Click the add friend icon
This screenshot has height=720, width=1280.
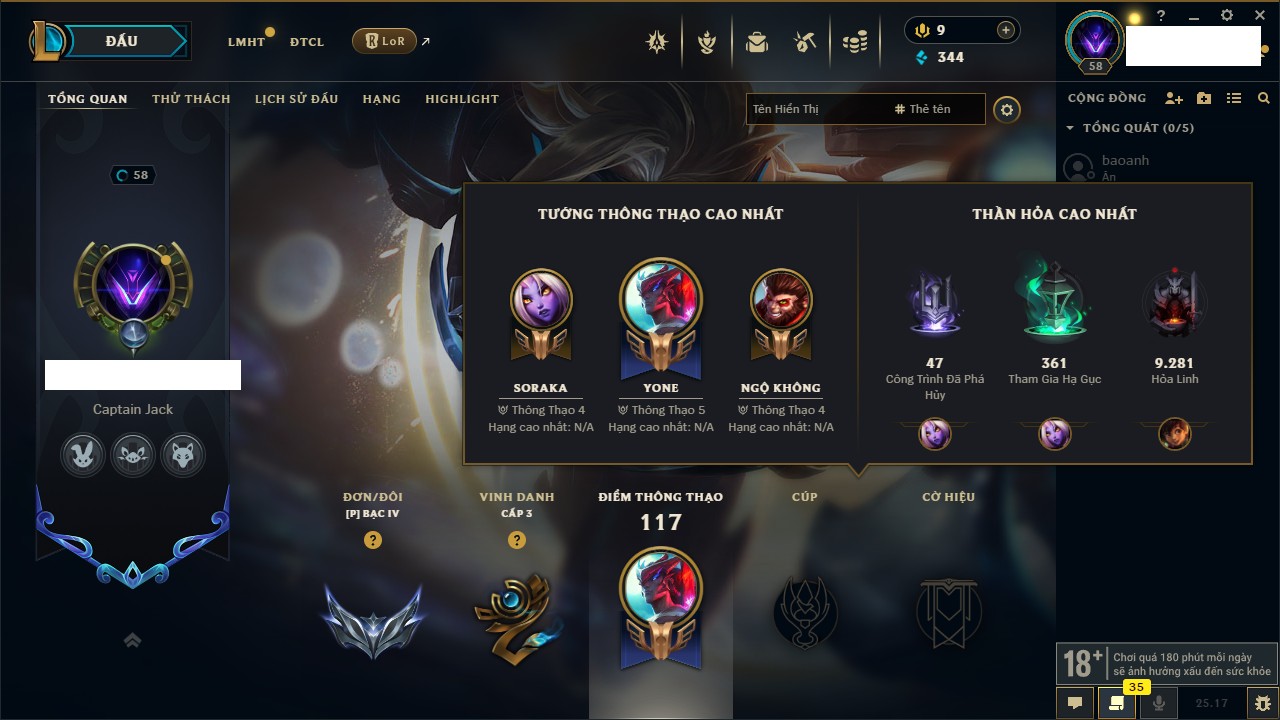[1174, 98]
